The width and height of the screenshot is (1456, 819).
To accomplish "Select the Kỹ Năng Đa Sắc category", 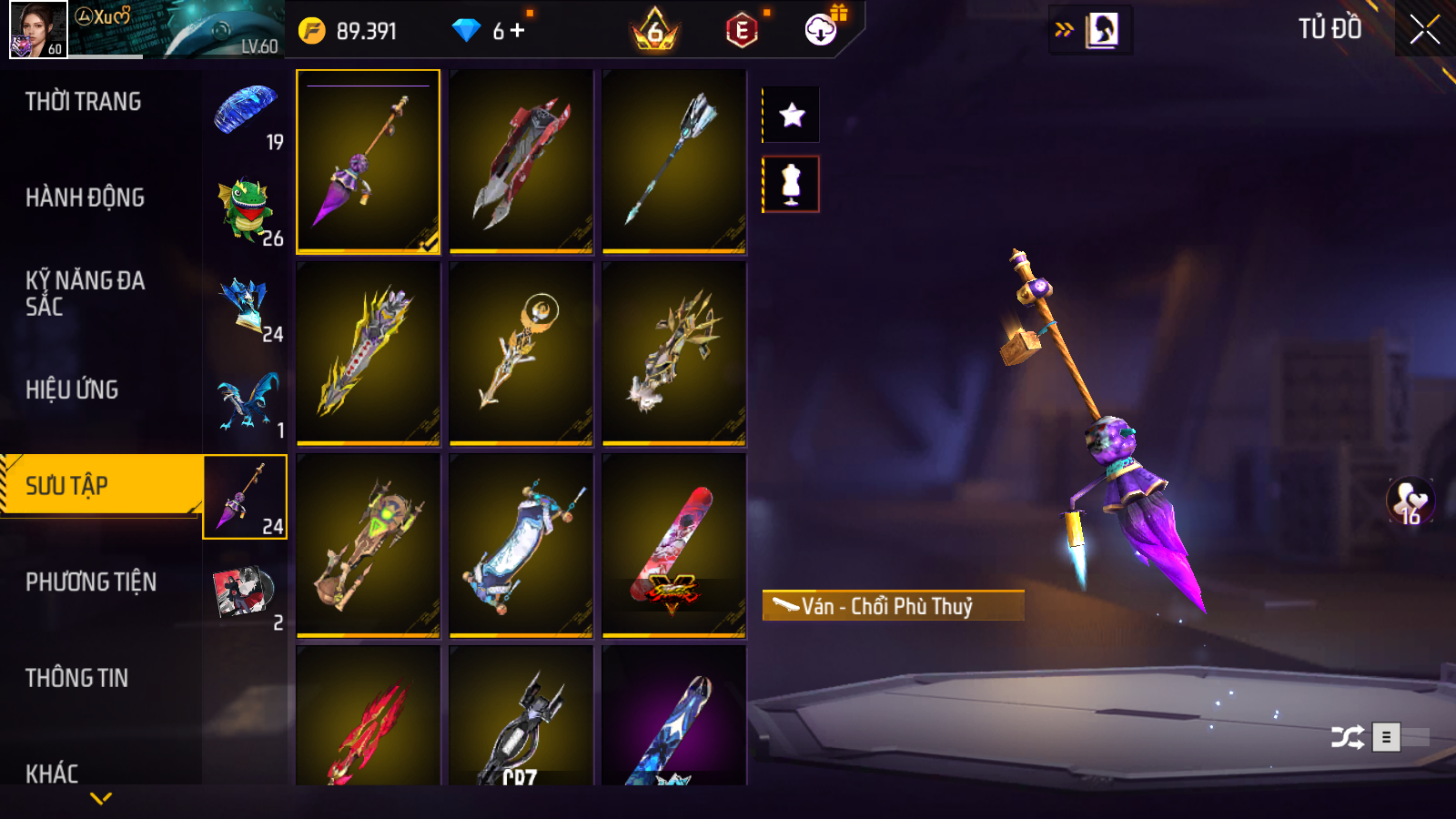I will point(85,293).
